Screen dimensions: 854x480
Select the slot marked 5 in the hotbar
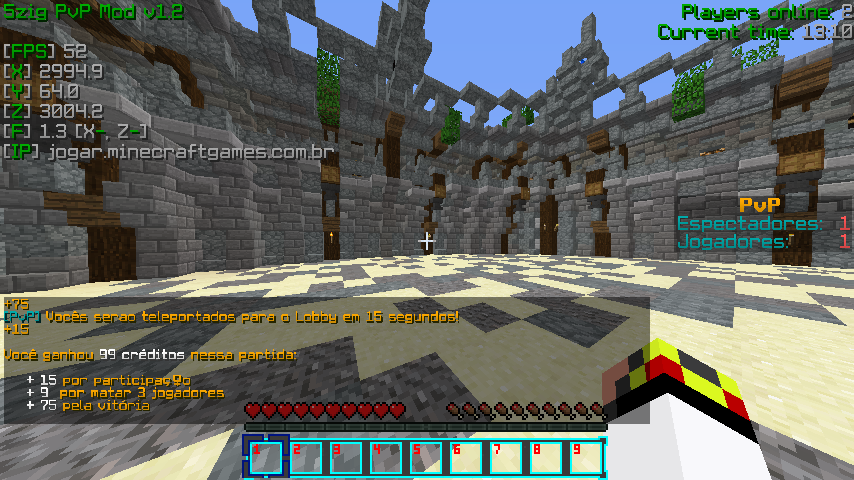426,457
